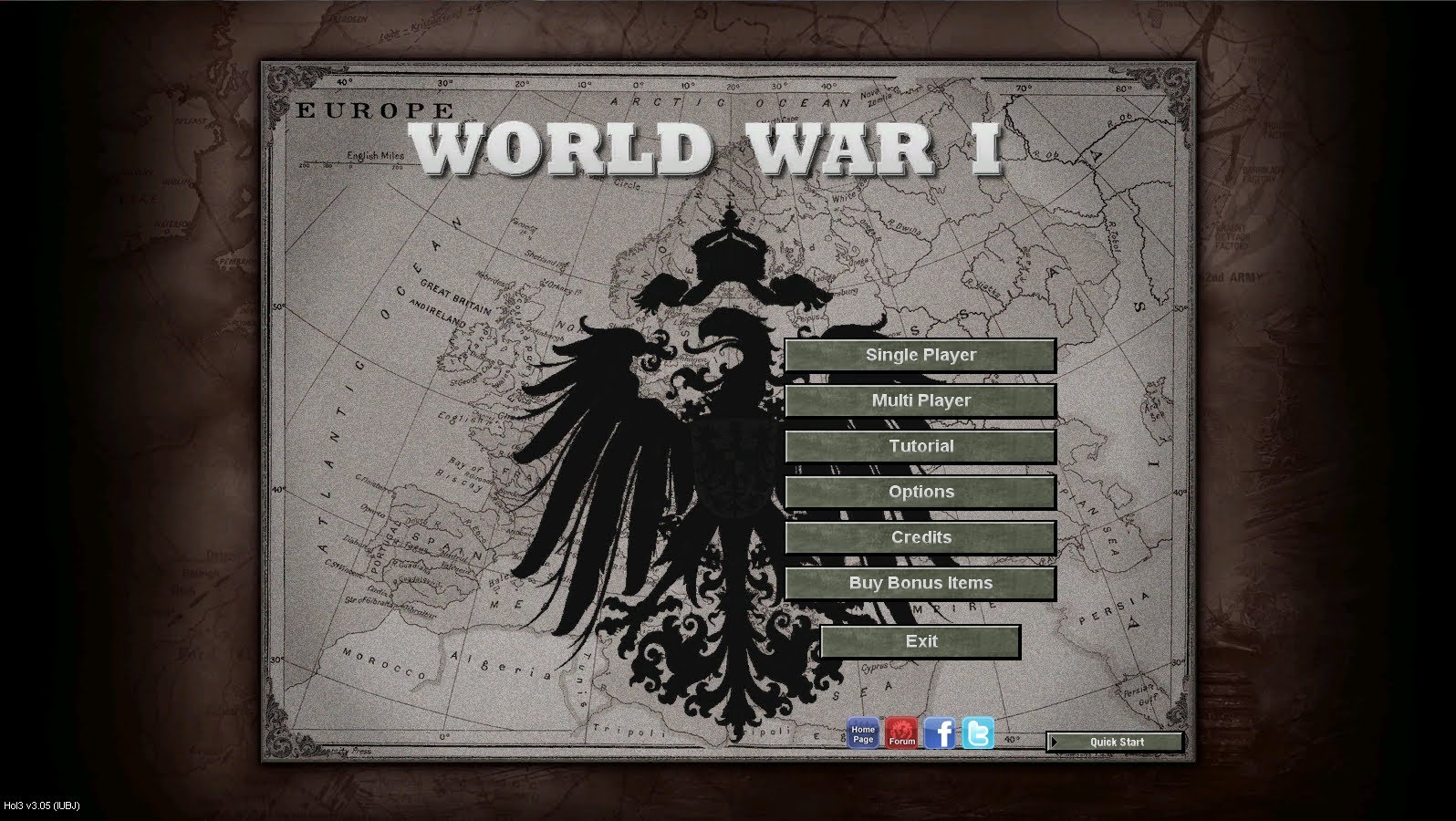Exit the game
This screenshot has height=821, width=1456.
point(920,642)
